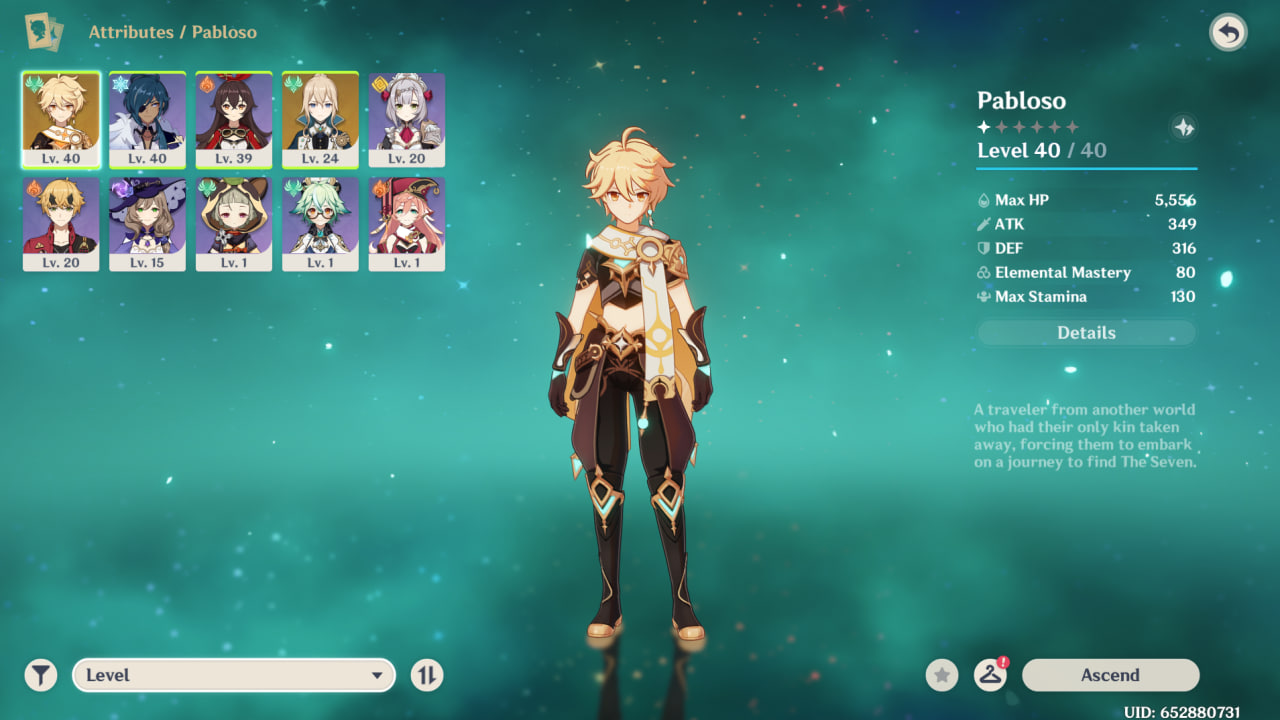The width and height of the screenshot is (1280, 720).
Task: Open the character filter funnel
Action: [41, 675]
